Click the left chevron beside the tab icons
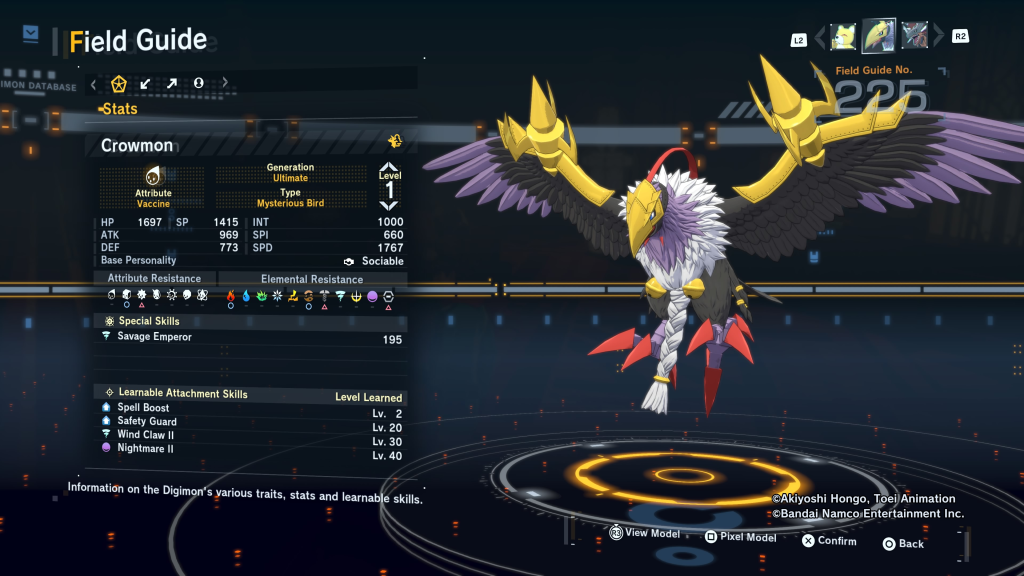 pyautogui.click(x=93, y=83)
